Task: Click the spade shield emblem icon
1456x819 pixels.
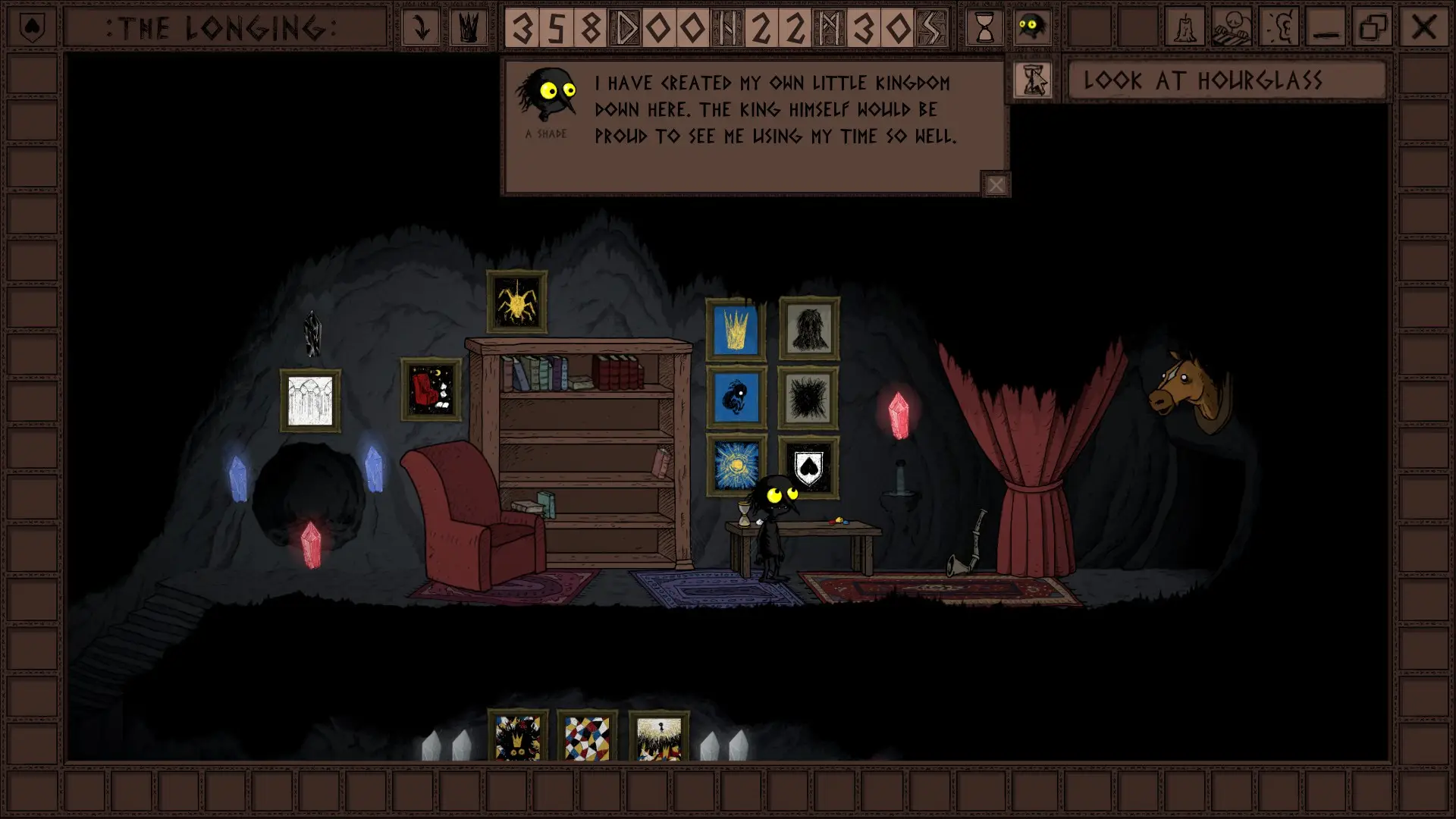Action: click(31, 28)
